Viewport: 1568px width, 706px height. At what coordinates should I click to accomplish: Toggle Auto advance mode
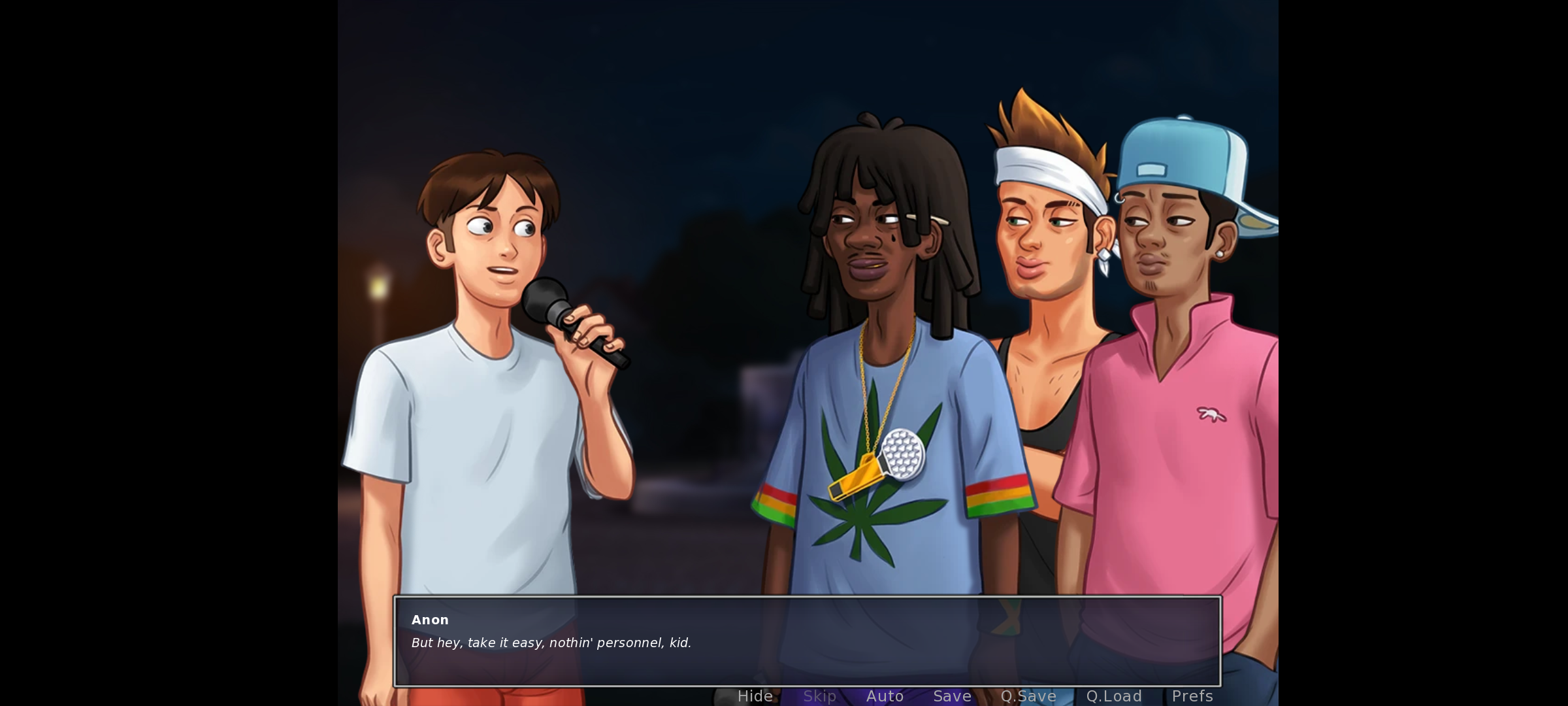[x=885, y=696]
